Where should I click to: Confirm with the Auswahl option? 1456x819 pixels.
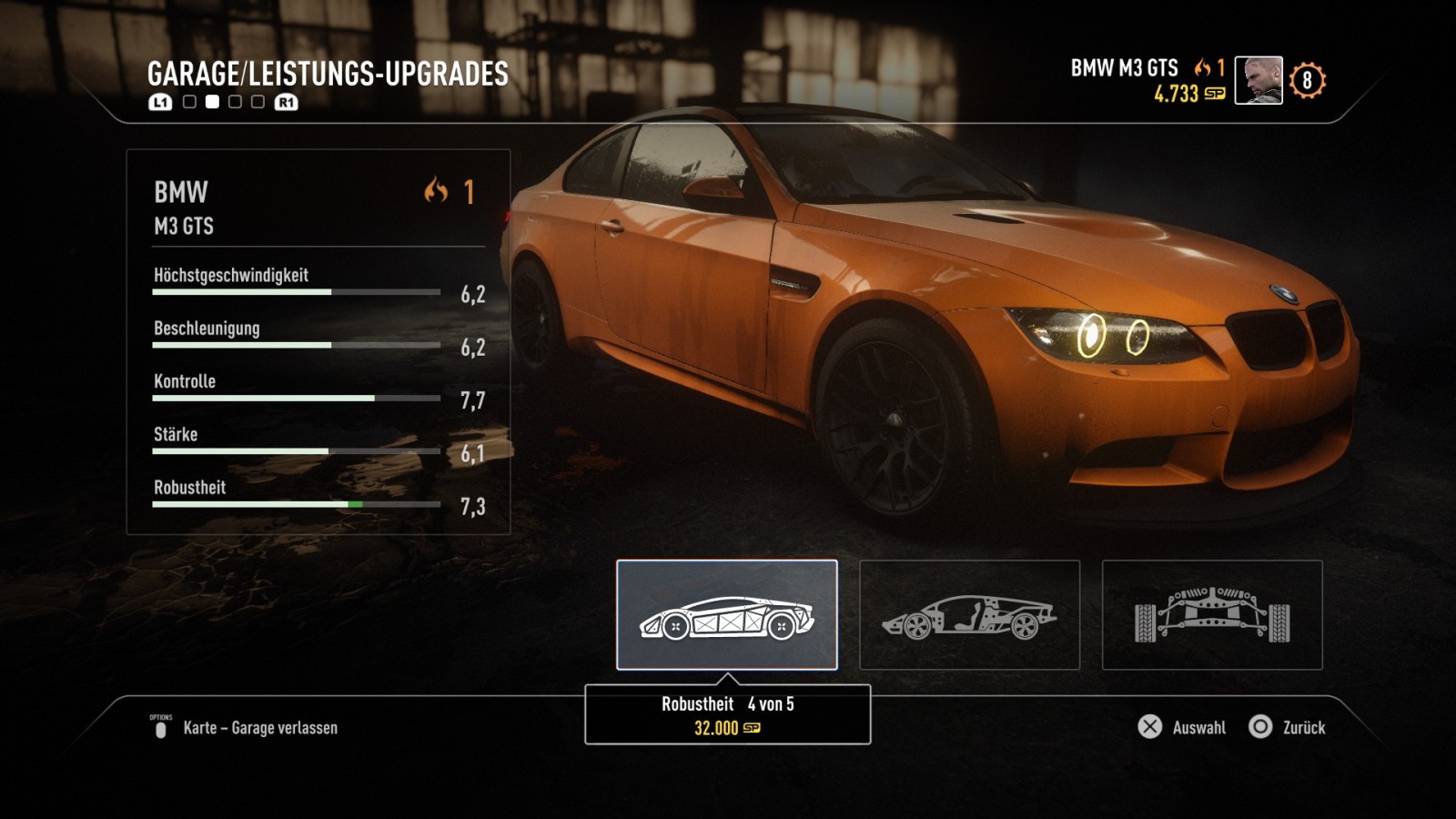tap(1182, 727)
